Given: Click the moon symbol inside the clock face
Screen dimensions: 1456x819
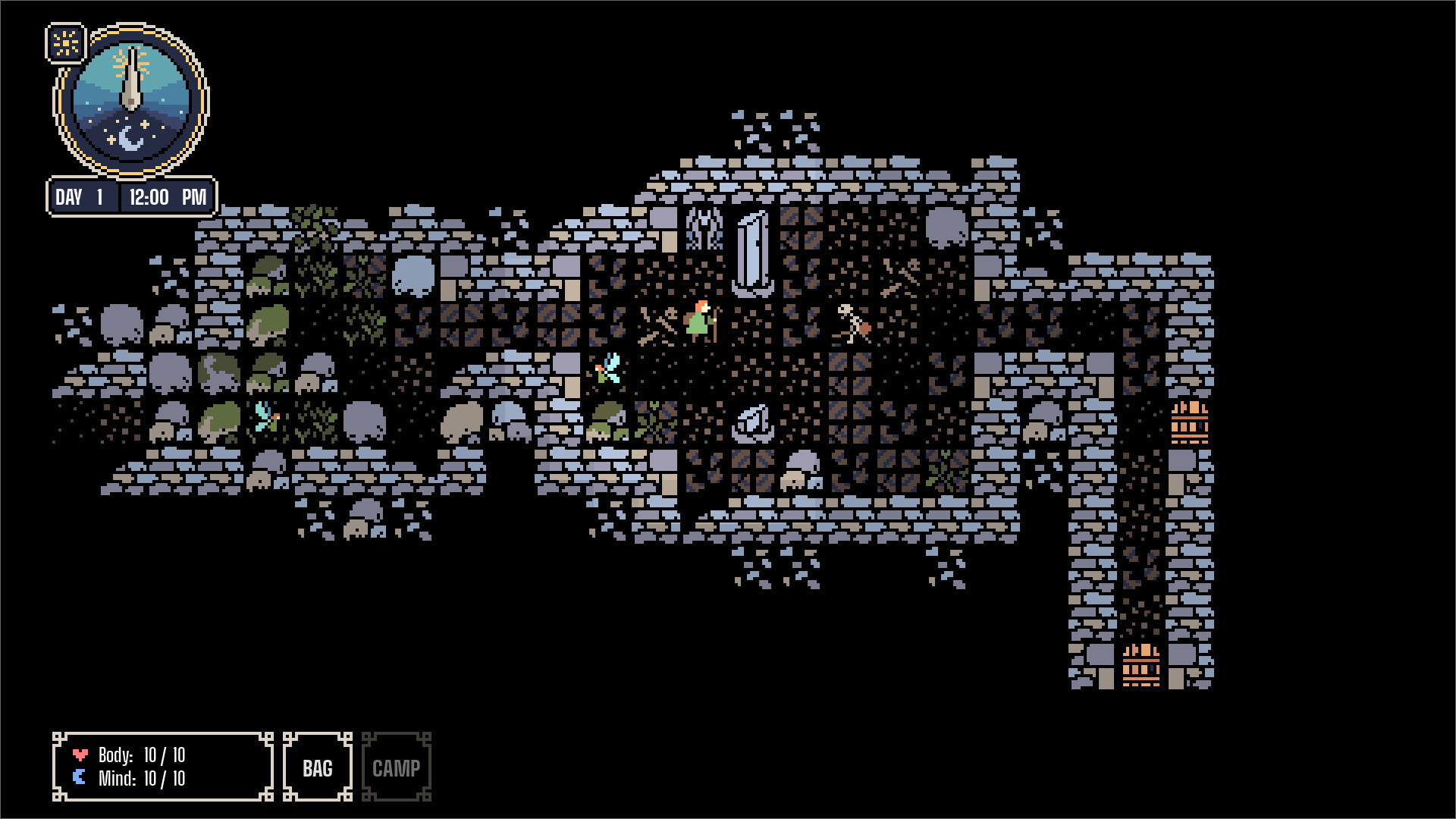Looking at the screenshot, I should coord(130,136).
